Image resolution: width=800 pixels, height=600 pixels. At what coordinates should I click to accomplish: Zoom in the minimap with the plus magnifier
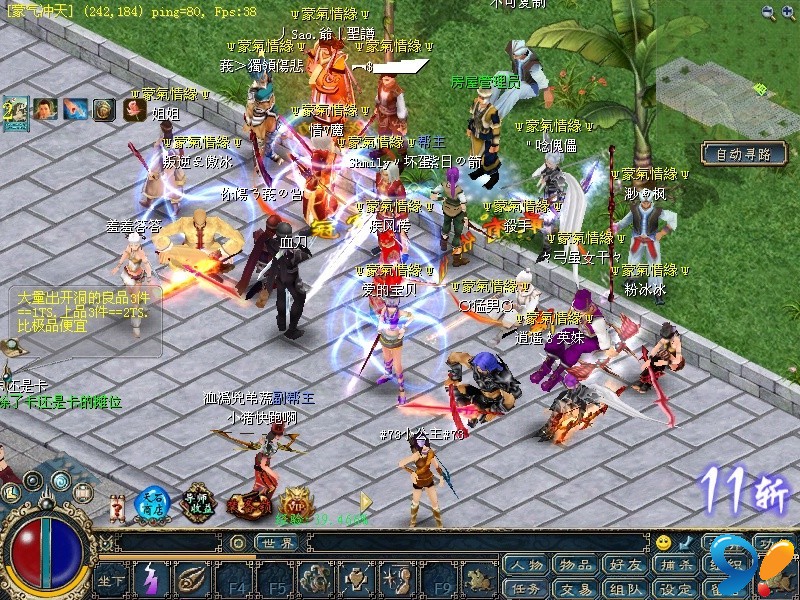click(x=789, y=12)
